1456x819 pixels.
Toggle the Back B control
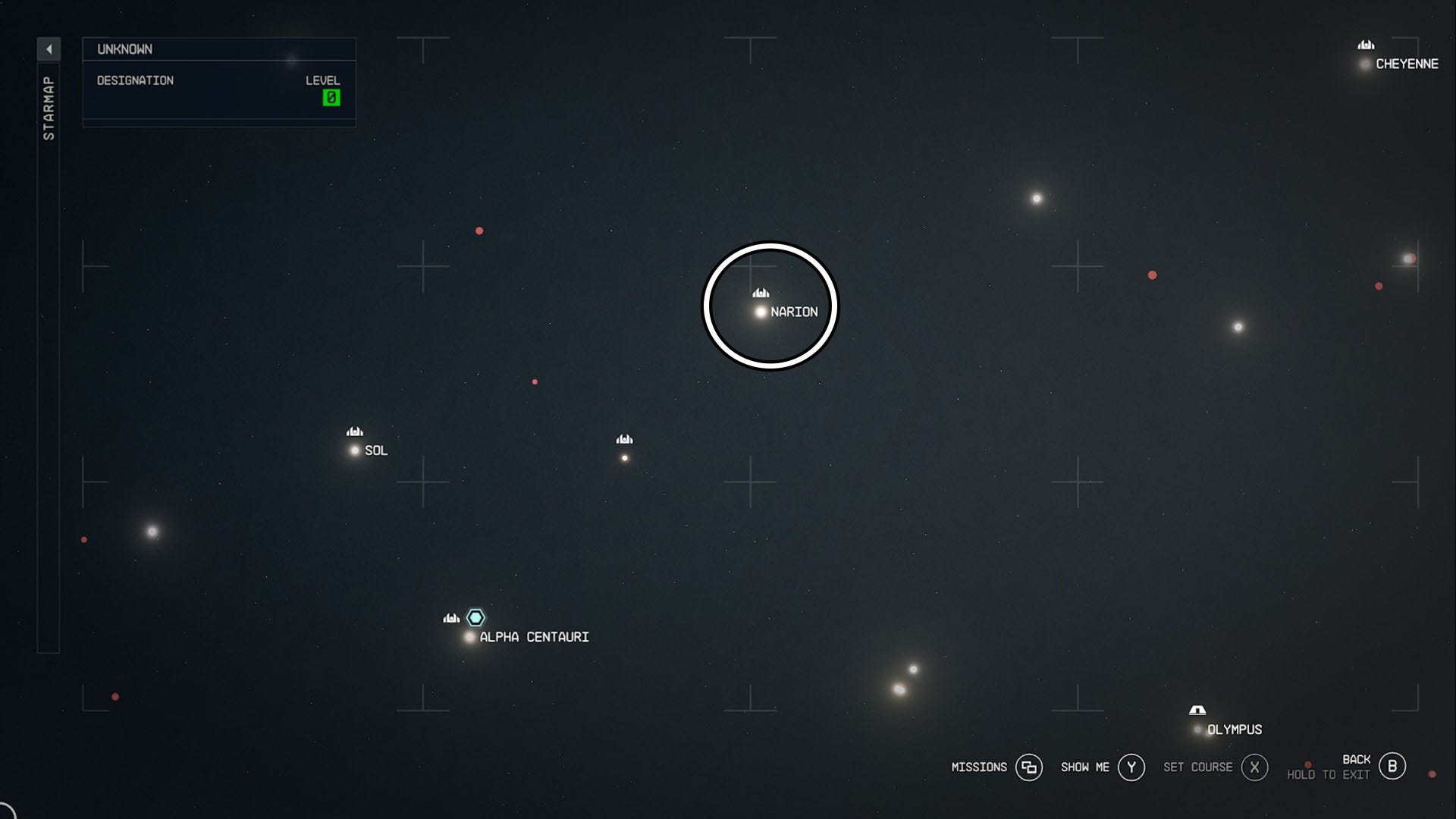1392,766
